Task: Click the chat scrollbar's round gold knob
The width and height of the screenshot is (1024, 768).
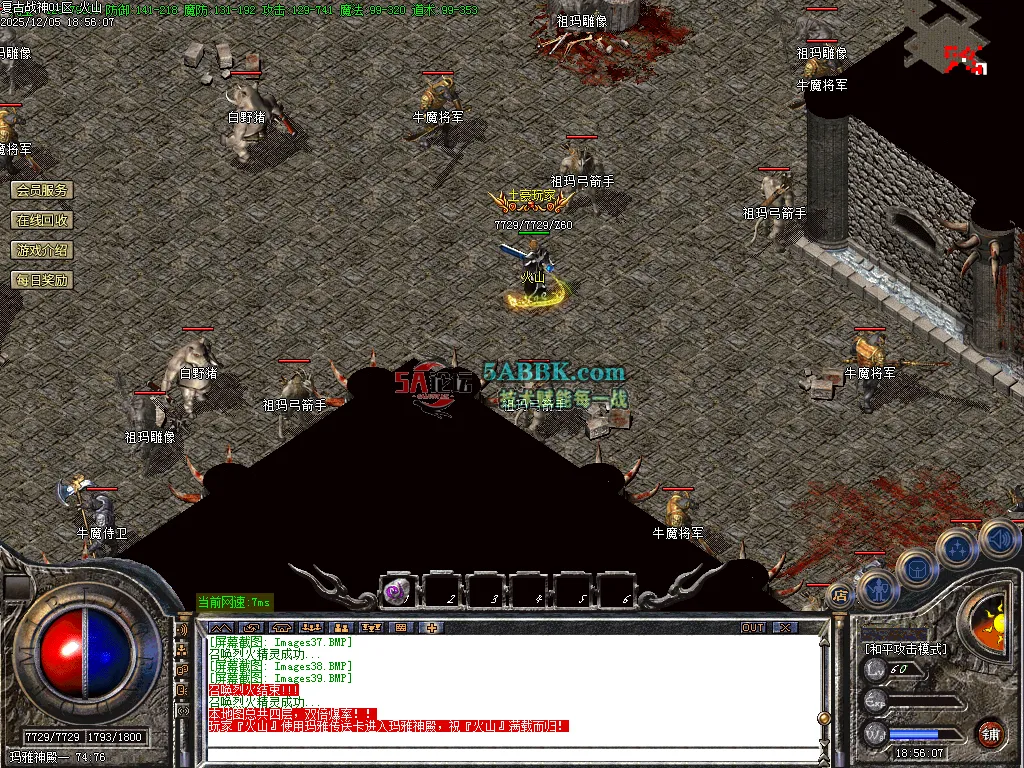Action: click(x=824, y=718)
